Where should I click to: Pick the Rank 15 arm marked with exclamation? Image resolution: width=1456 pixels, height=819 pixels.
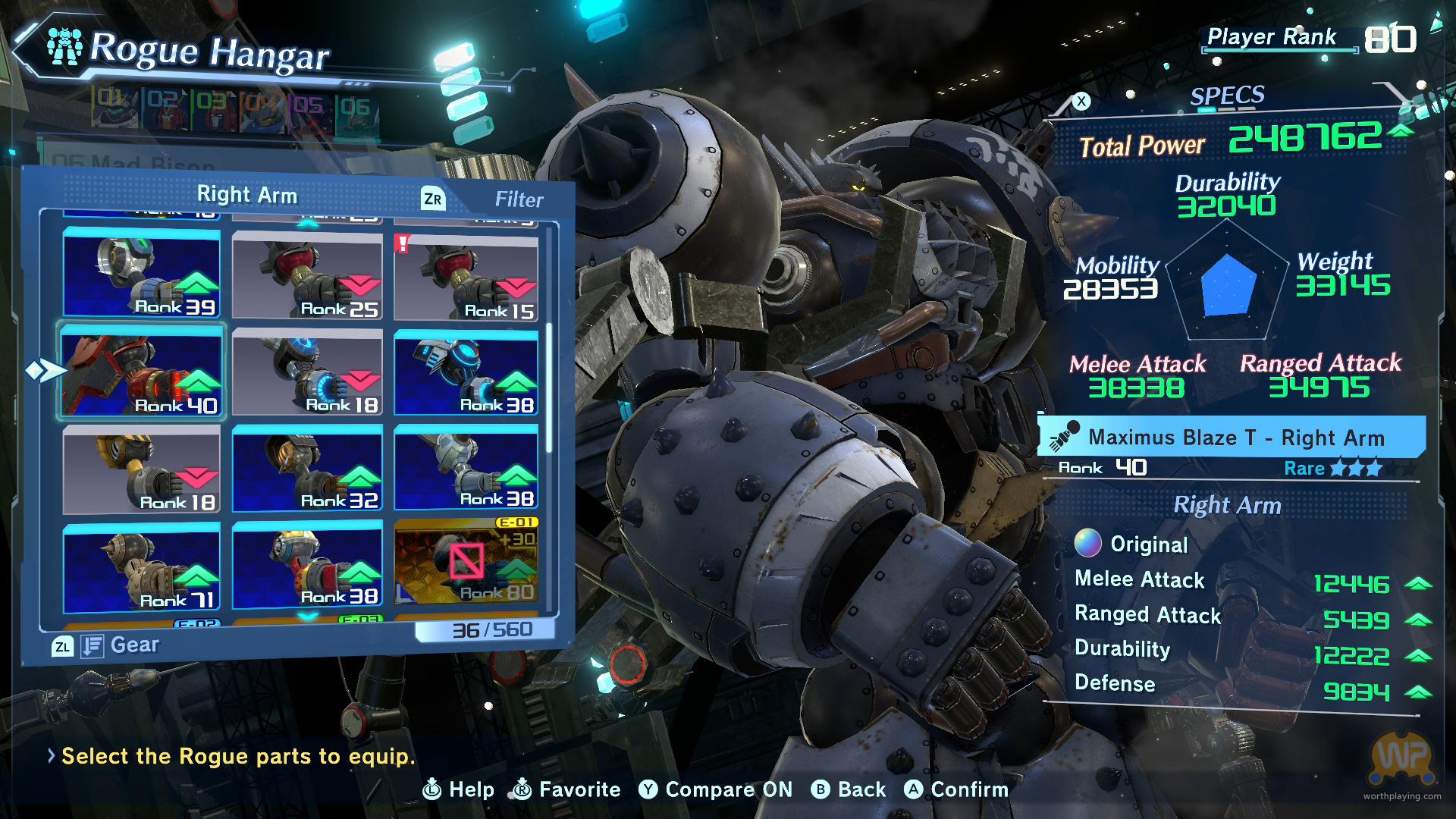point(466,278)
